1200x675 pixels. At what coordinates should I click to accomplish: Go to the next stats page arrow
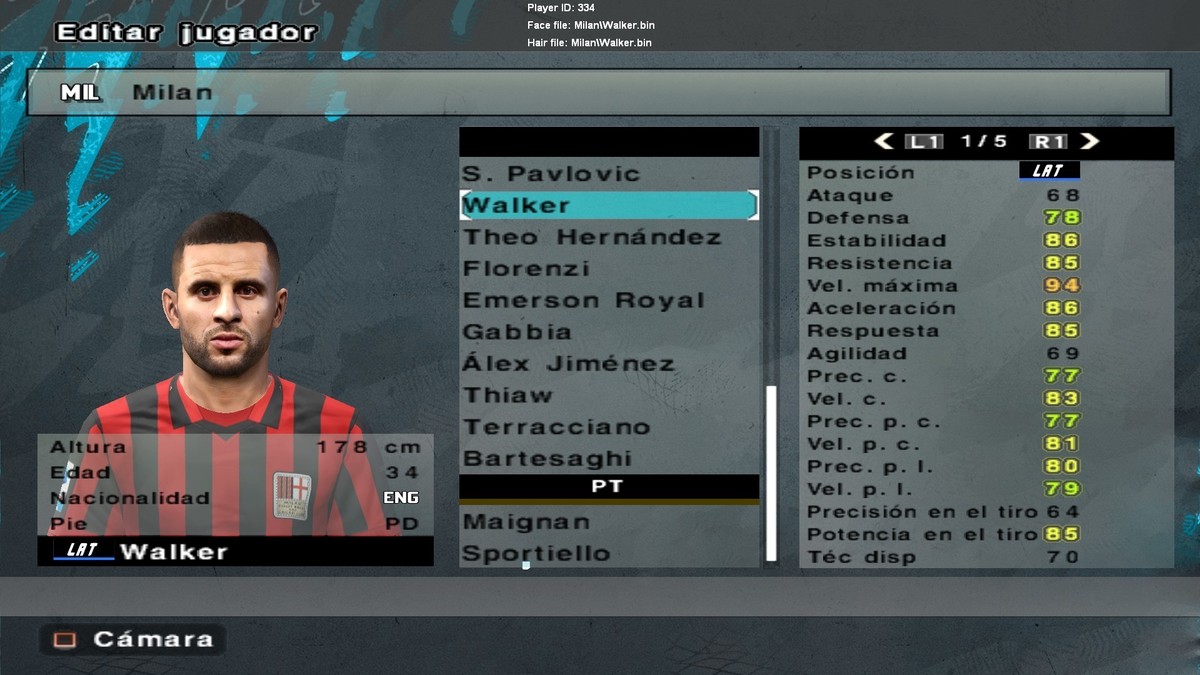(x=1090, y=142)
